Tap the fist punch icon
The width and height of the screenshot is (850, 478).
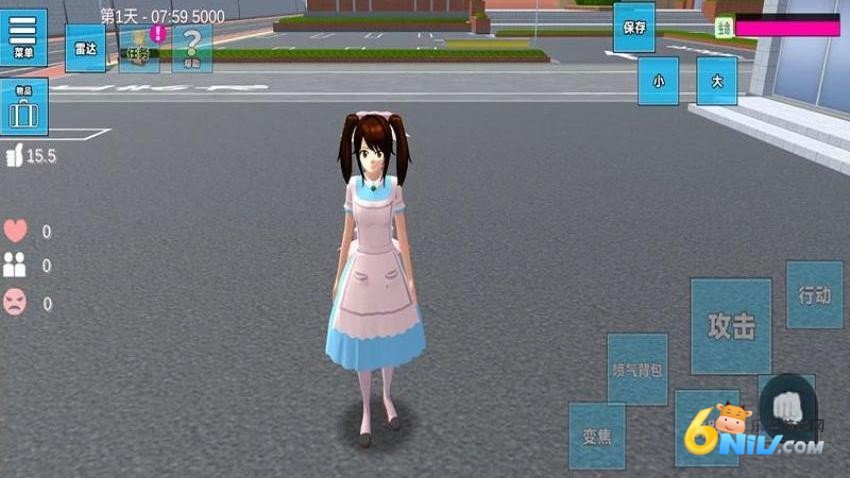[787, 407]
